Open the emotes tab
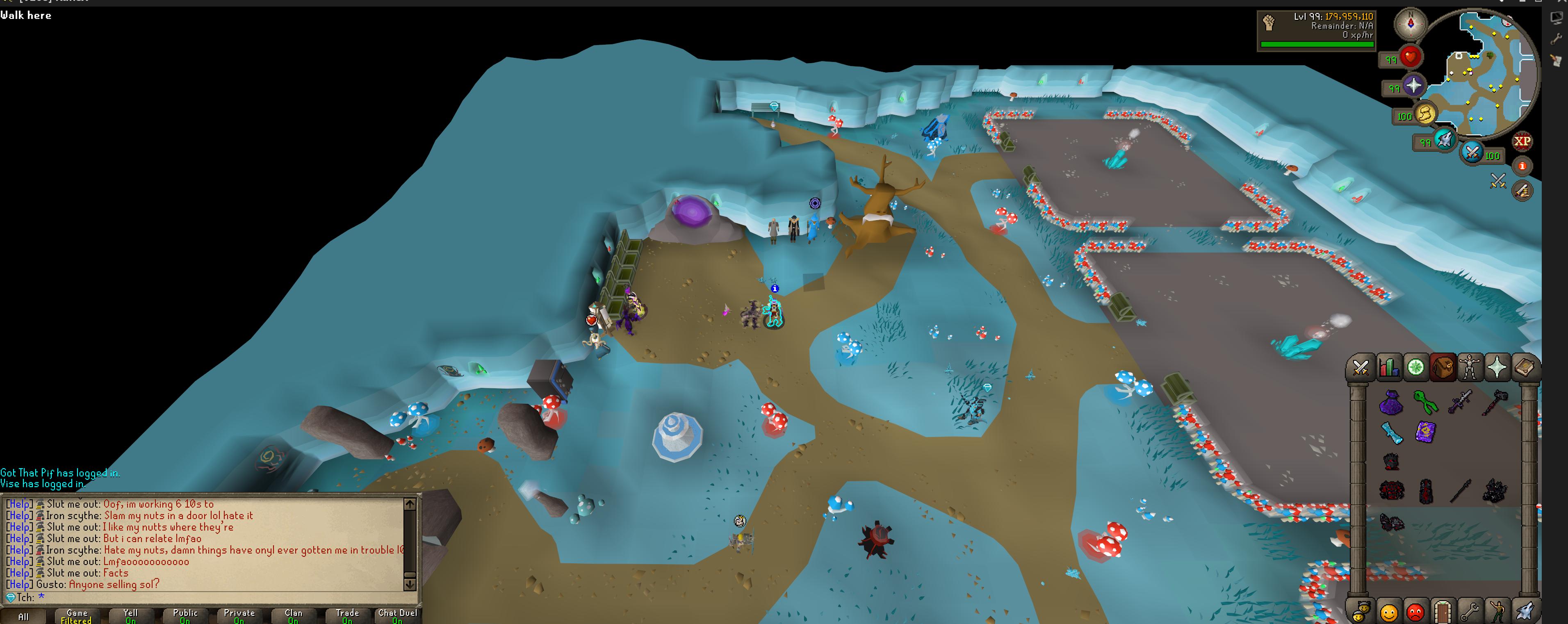The image size is (1568, 624). 1497,610
